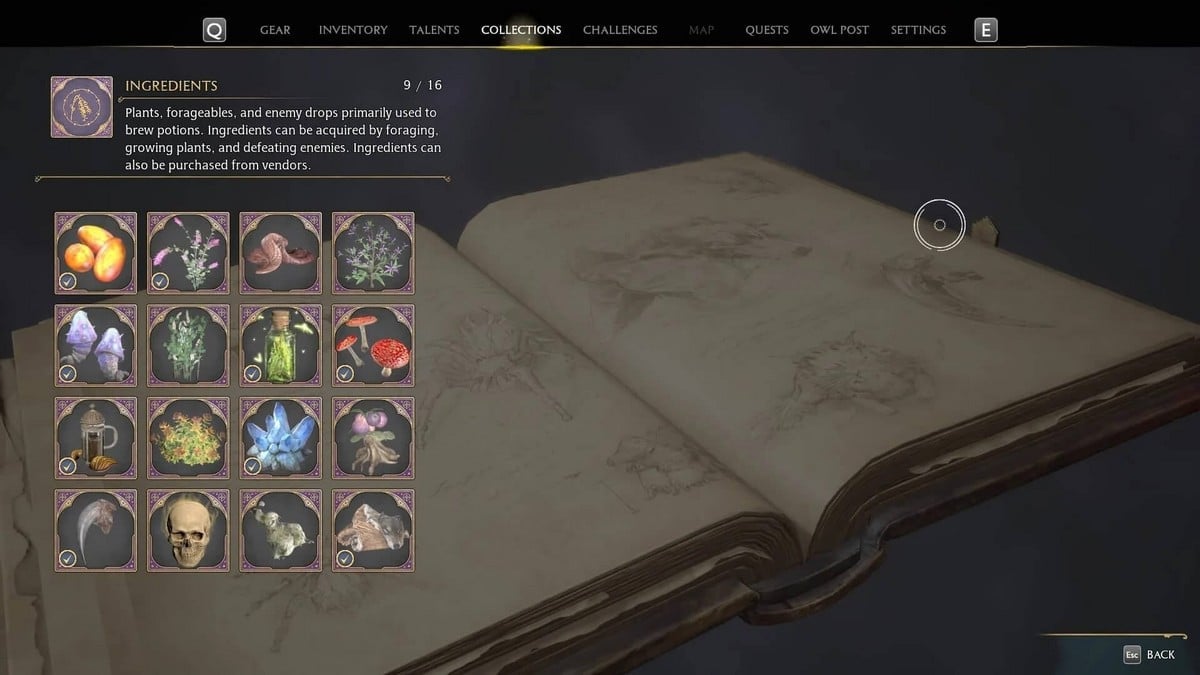The height and width of the screenshot is (675, 1200).
Task: Select the blue crystal cluster ingredient
Action: (x=281, y=438)
